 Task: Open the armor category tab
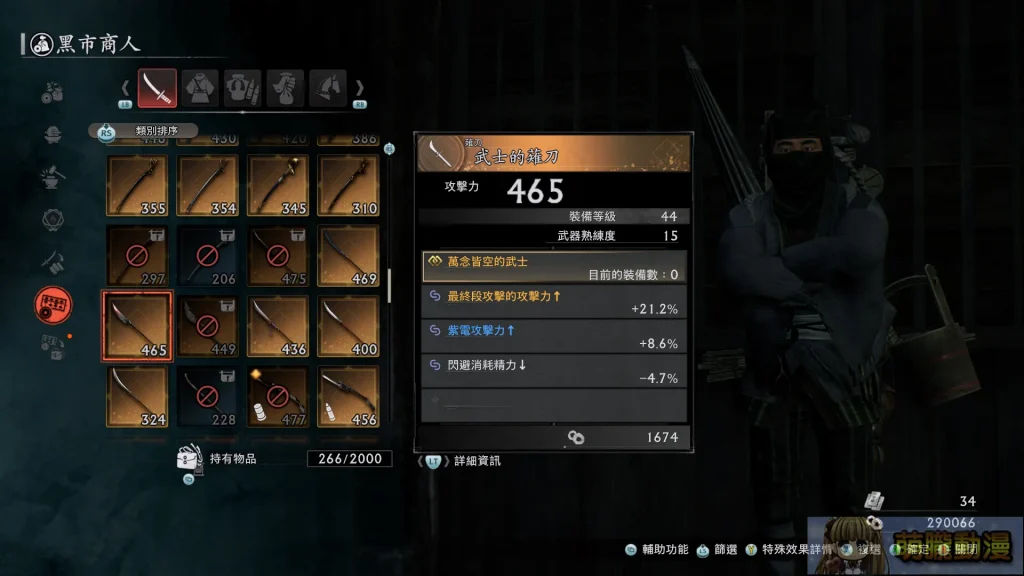200,88
